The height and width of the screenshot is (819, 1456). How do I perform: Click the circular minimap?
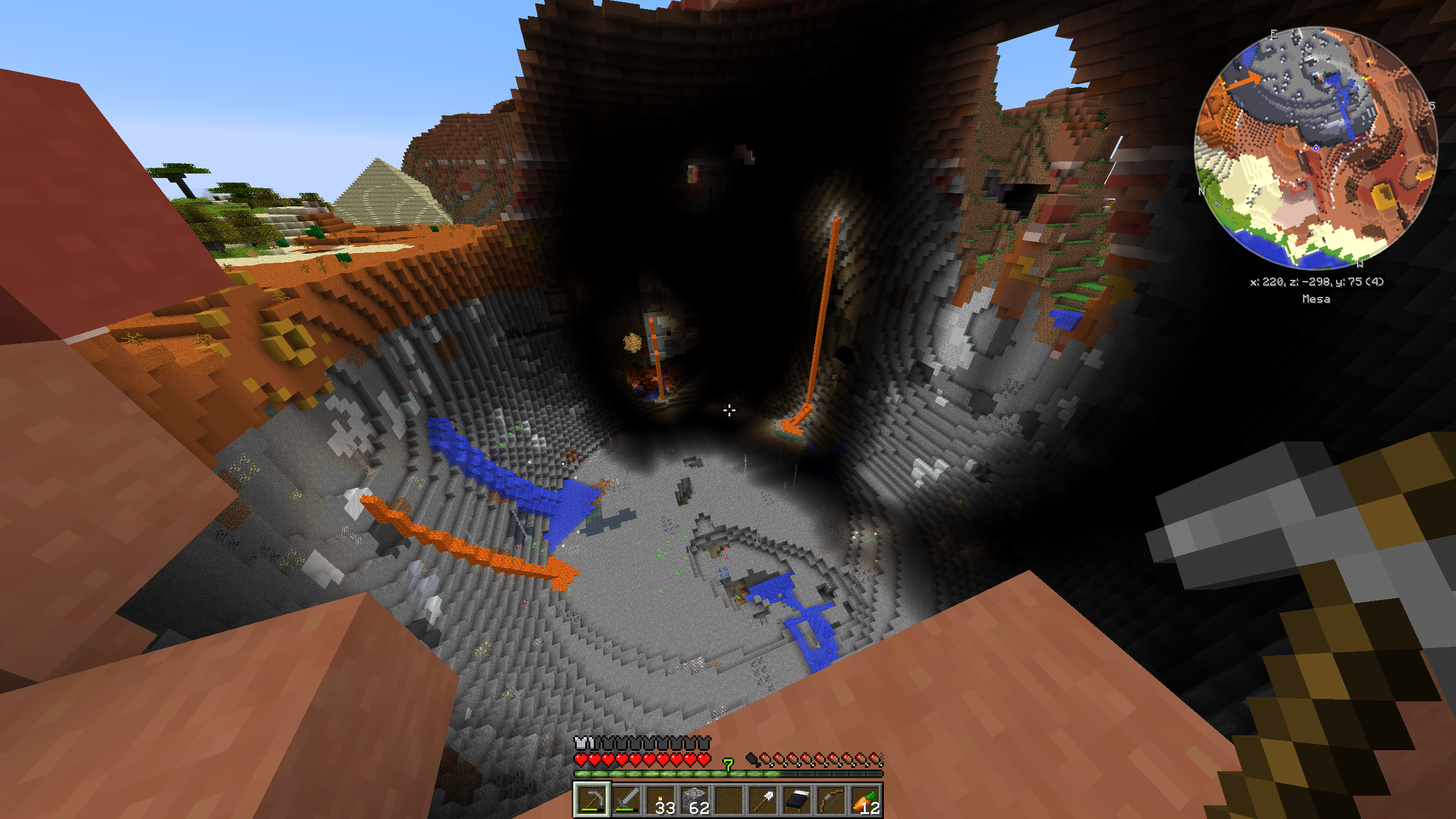click(x=1316, y=148)
